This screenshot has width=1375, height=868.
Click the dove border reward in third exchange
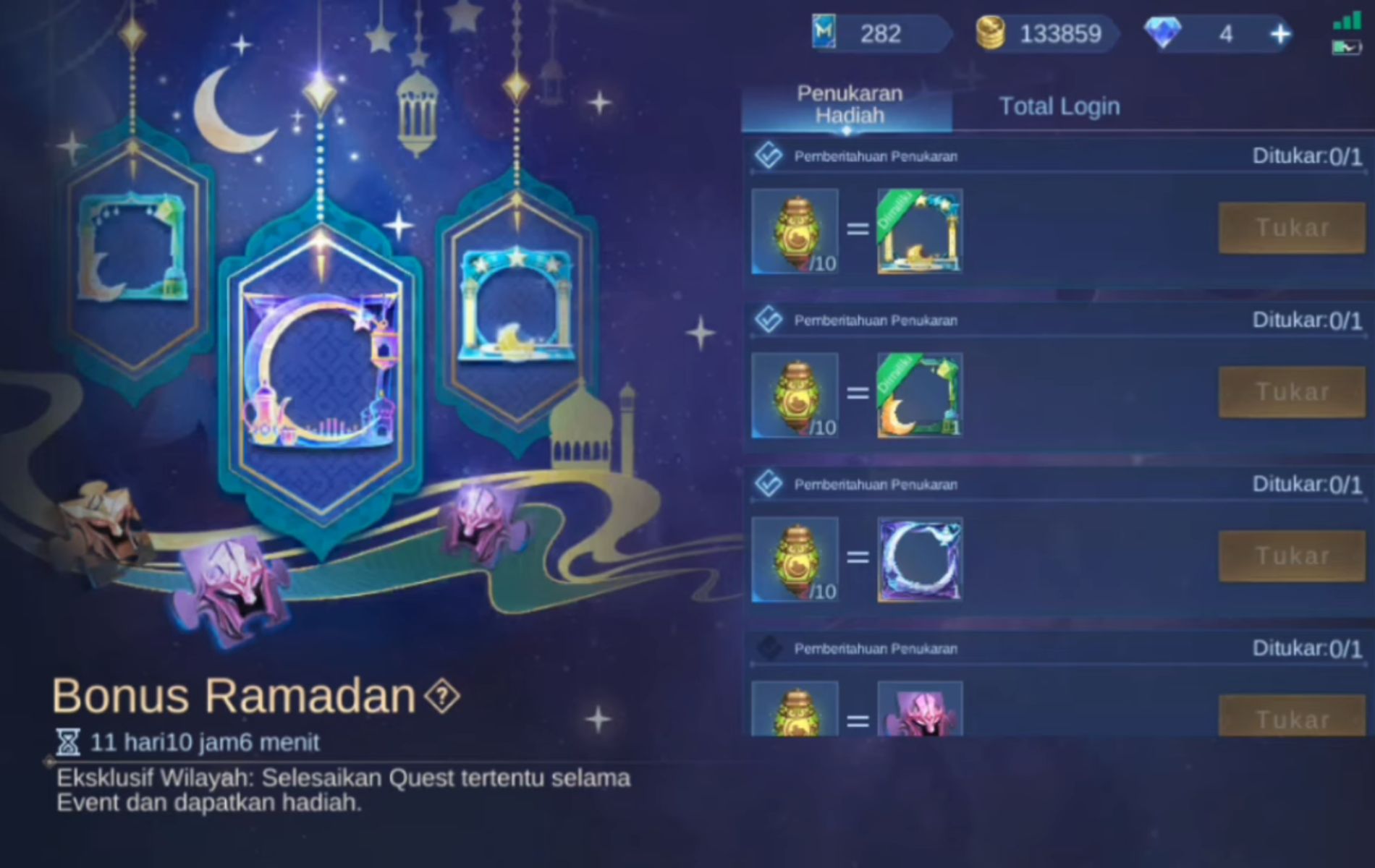pos(919,557)
